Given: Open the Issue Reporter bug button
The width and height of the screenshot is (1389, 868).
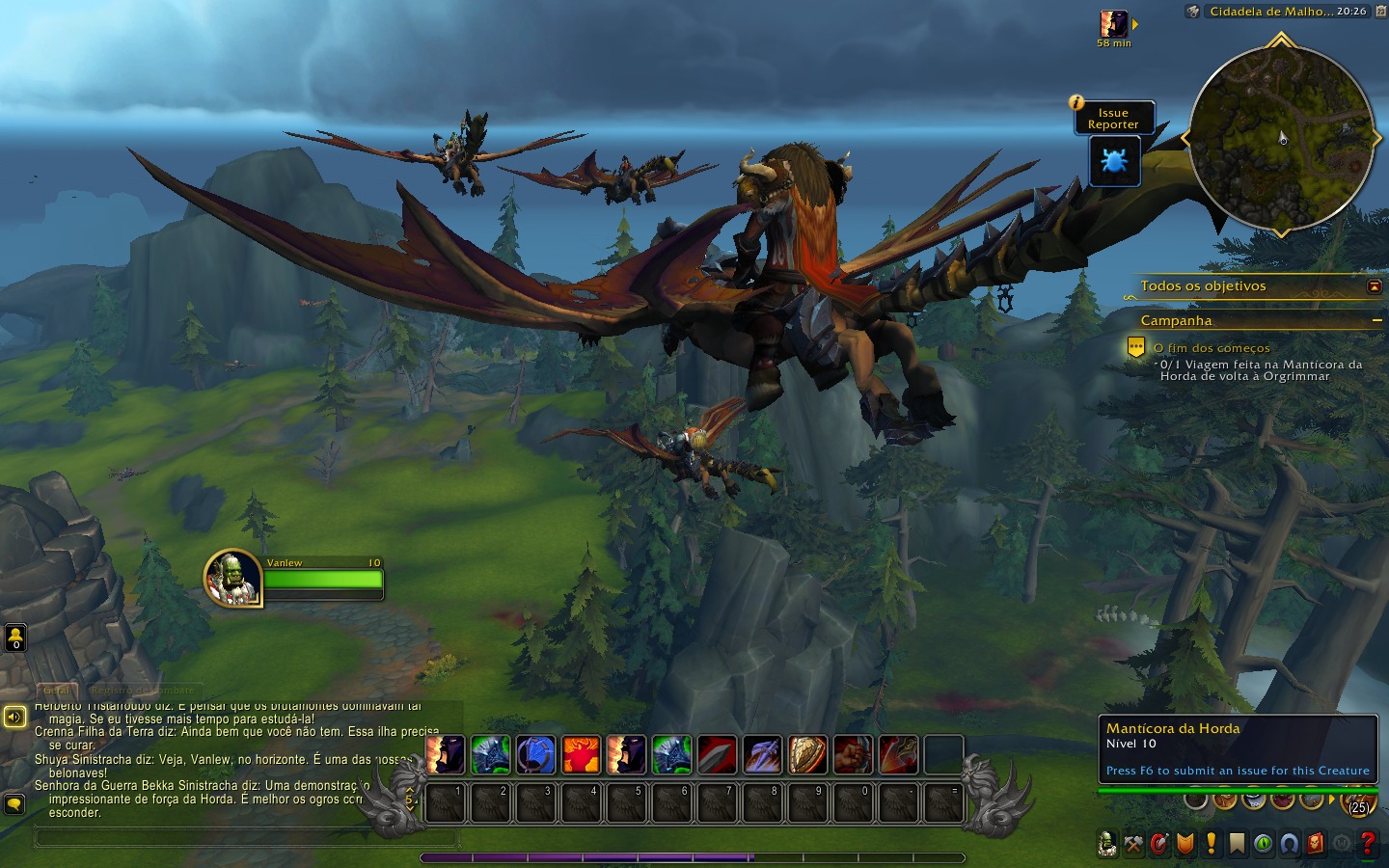Looking at the screenshot, I should pos(1114,161).
